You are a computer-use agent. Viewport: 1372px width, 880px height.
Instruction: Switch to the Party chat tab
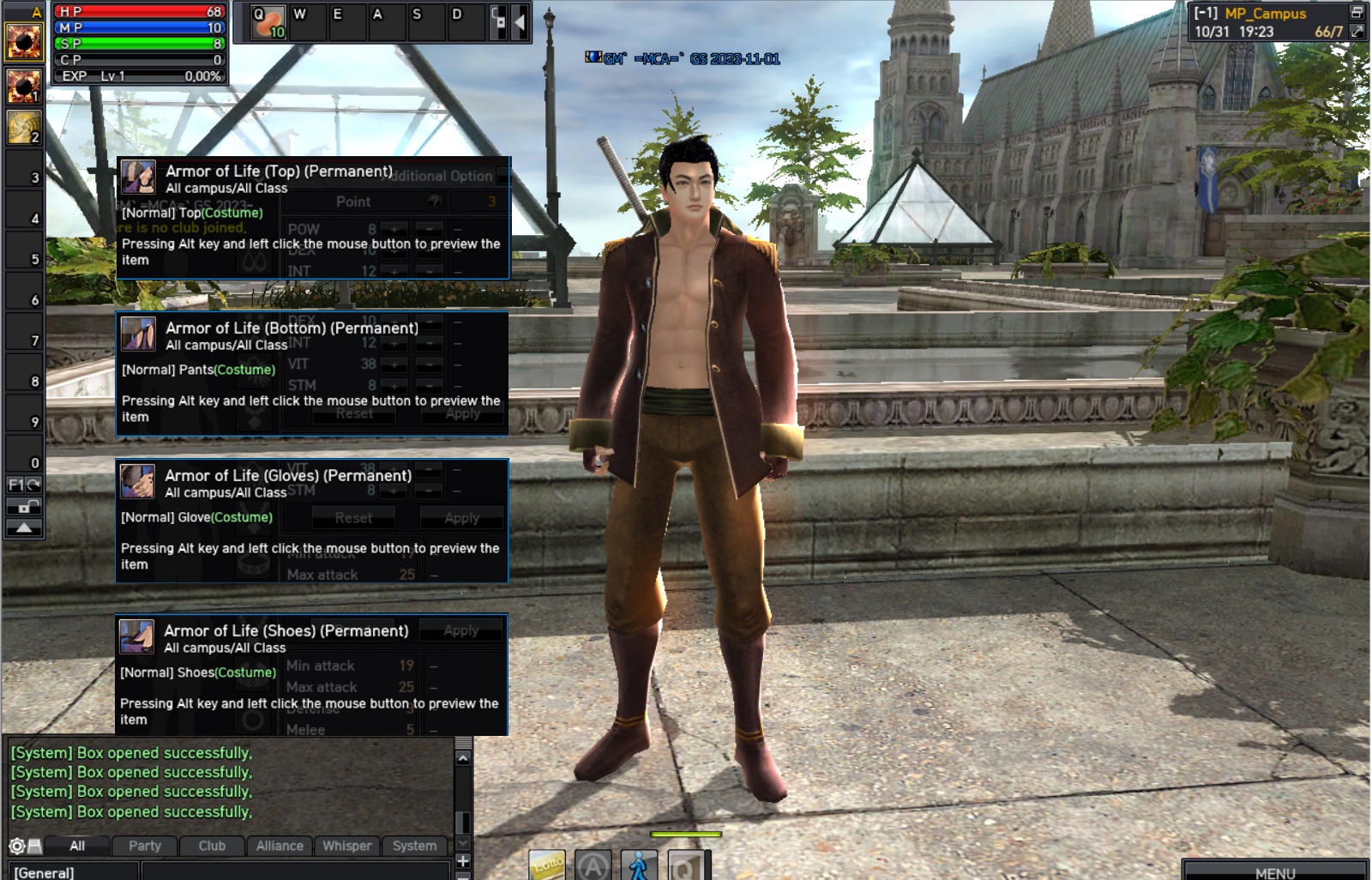coord(145,846)
